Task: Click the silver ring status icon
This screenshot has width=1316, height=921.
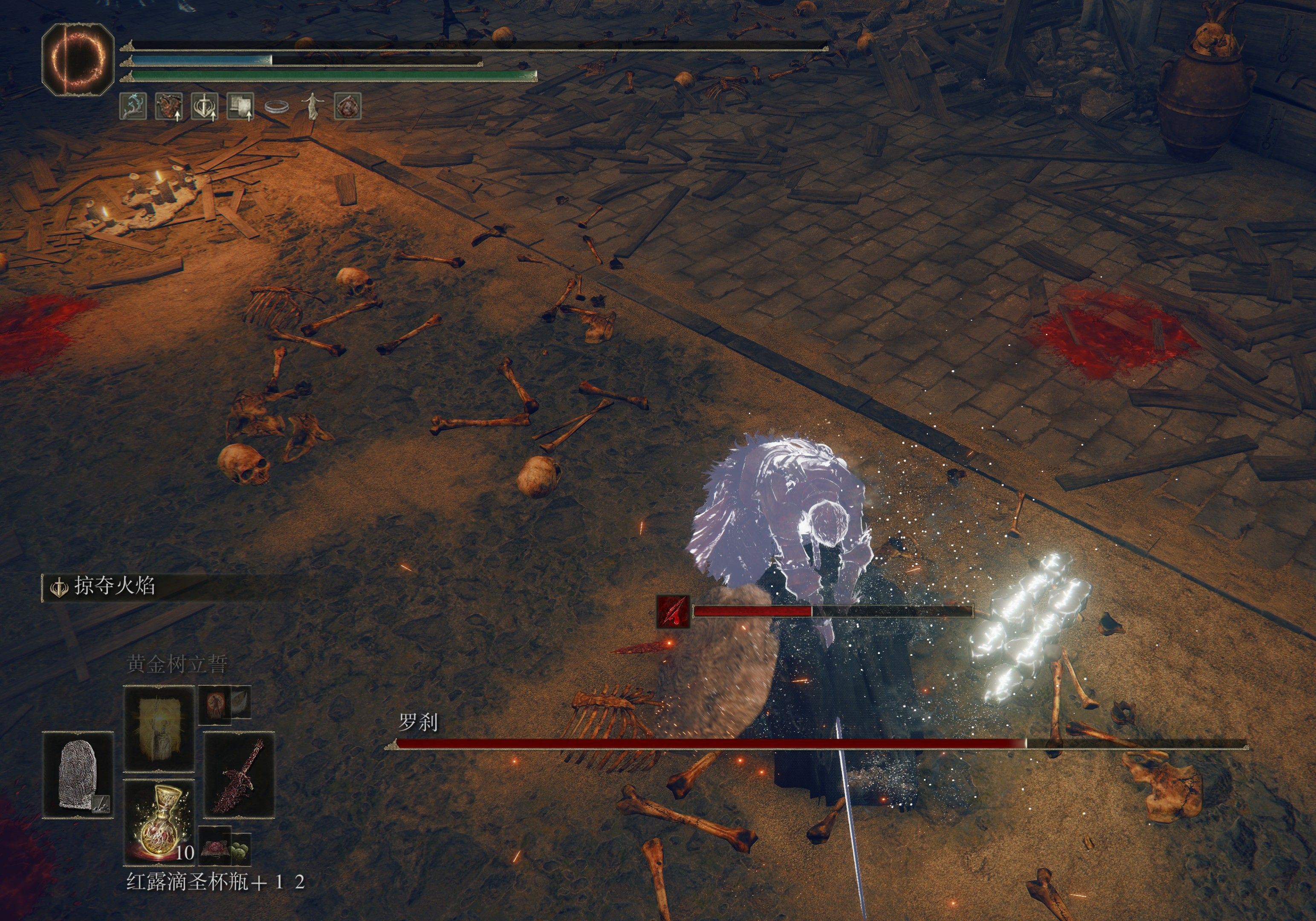Action: (276, 107)
